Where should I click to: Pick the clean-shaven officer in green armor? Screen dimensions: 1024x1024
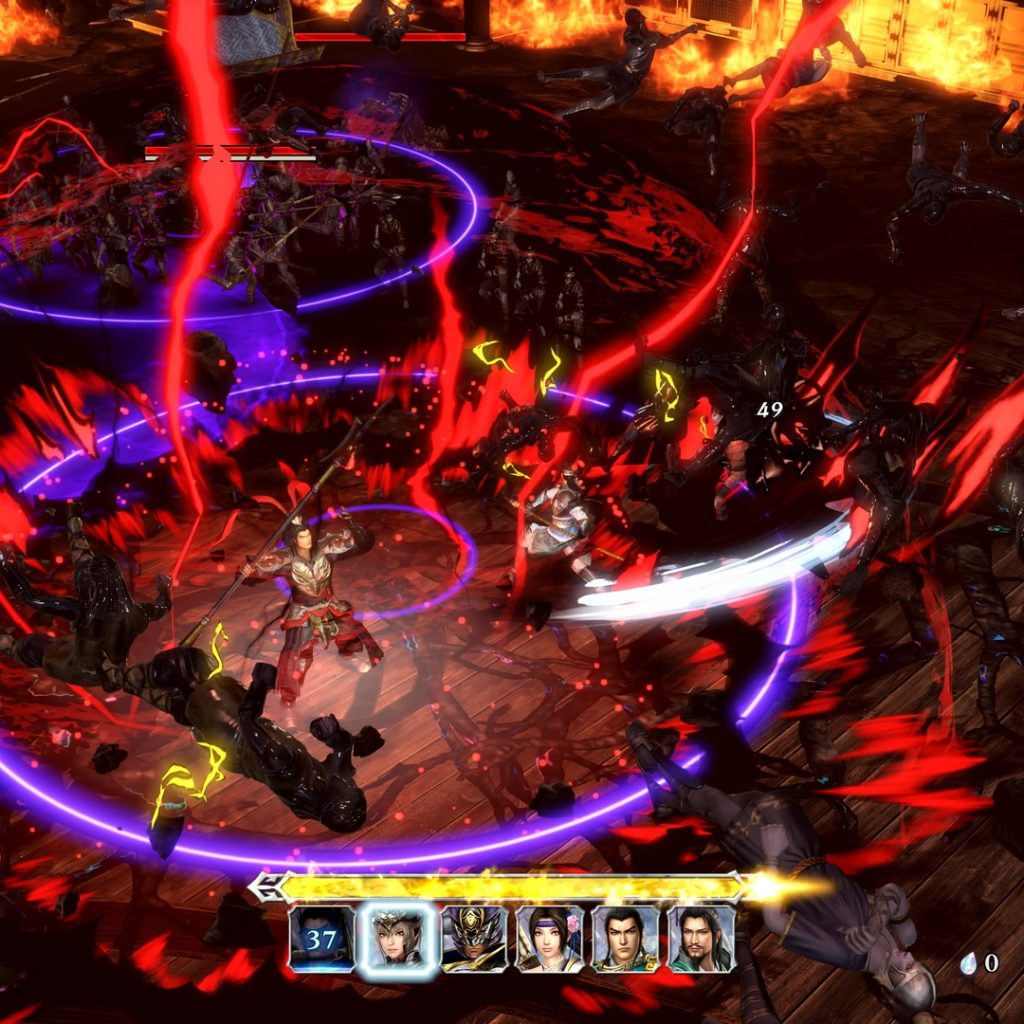coord(625,938)
